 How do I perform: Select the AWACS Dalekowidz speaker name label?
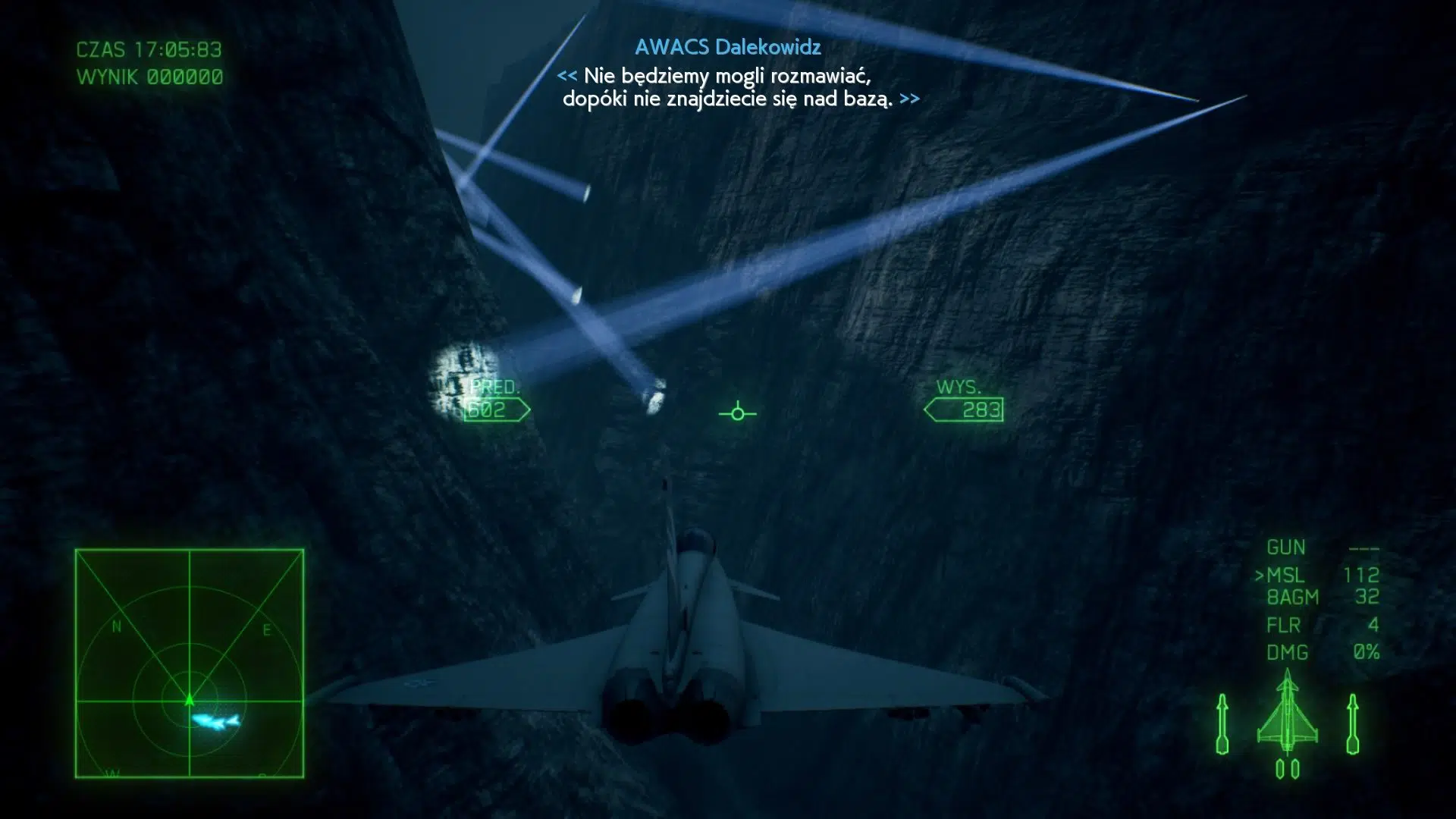click(x=727, y=47)
